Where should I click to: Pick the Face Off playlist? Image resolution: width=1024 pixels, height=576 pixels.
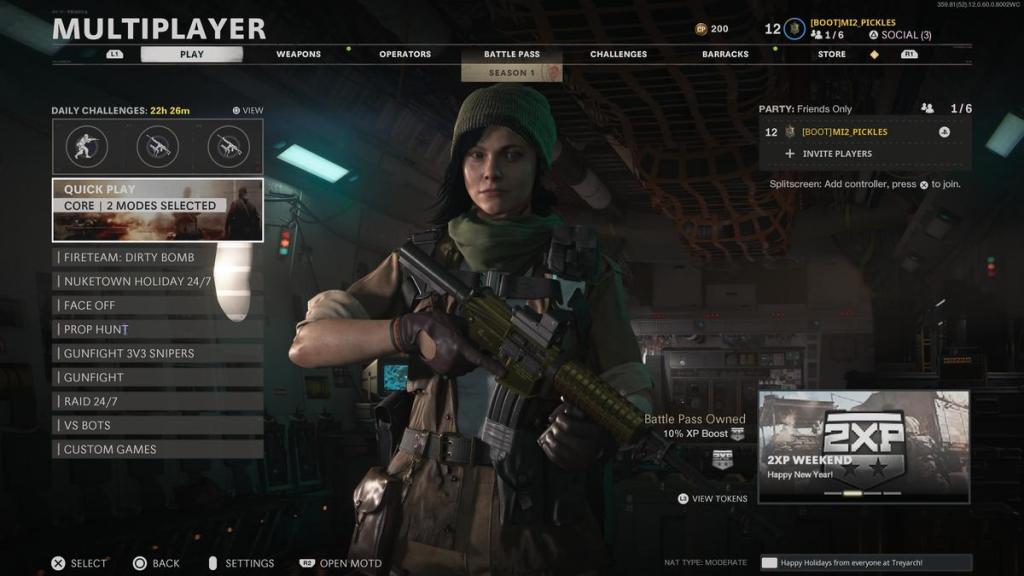(x=158, y=305)
